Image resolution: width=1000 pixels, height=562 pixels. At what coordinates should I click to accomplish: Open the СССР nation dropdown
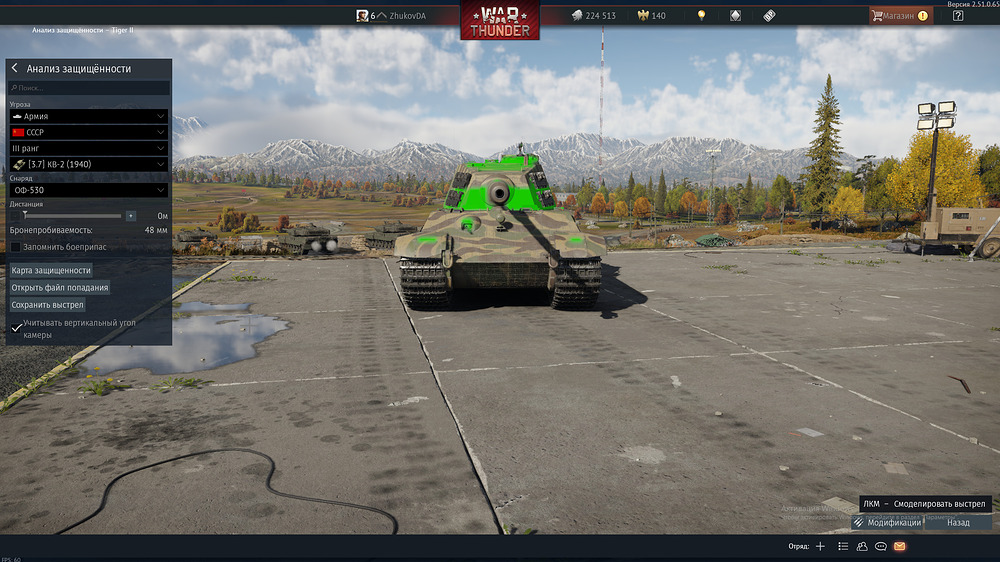(x=88, y=132)
